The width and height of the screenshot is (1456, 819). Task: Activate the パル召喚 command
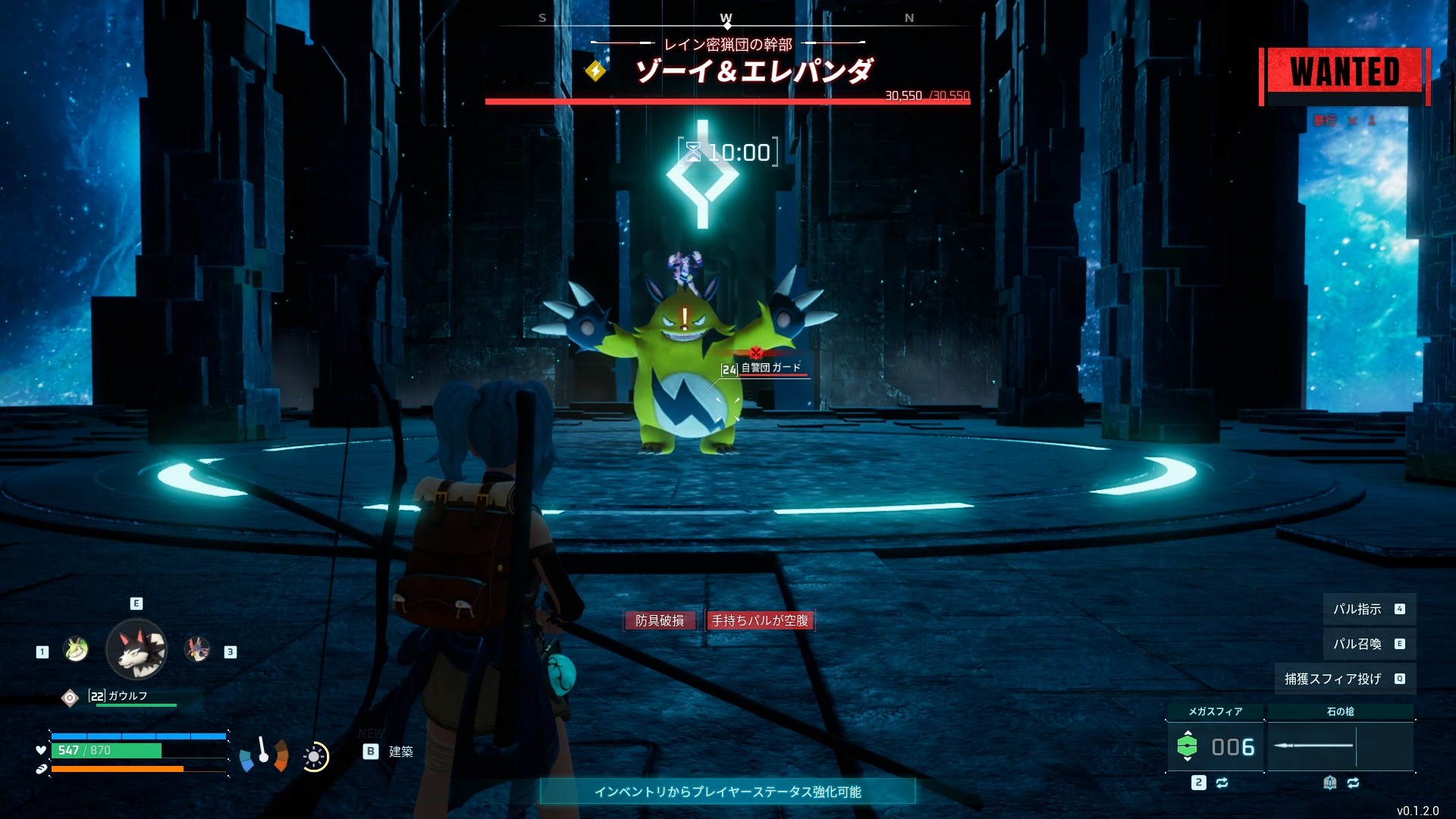pos(1368,644)
